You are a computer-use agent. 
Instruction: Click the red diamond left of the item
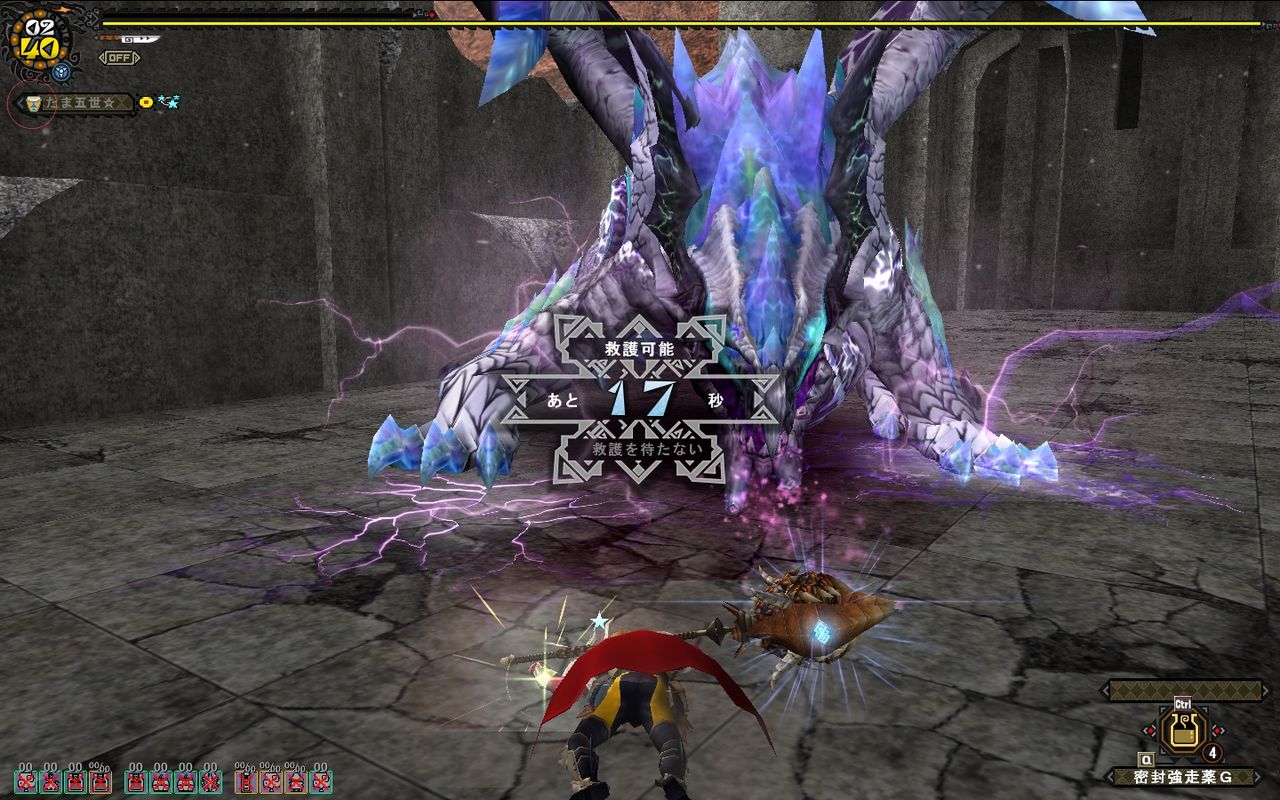[x=1150, y=731]
